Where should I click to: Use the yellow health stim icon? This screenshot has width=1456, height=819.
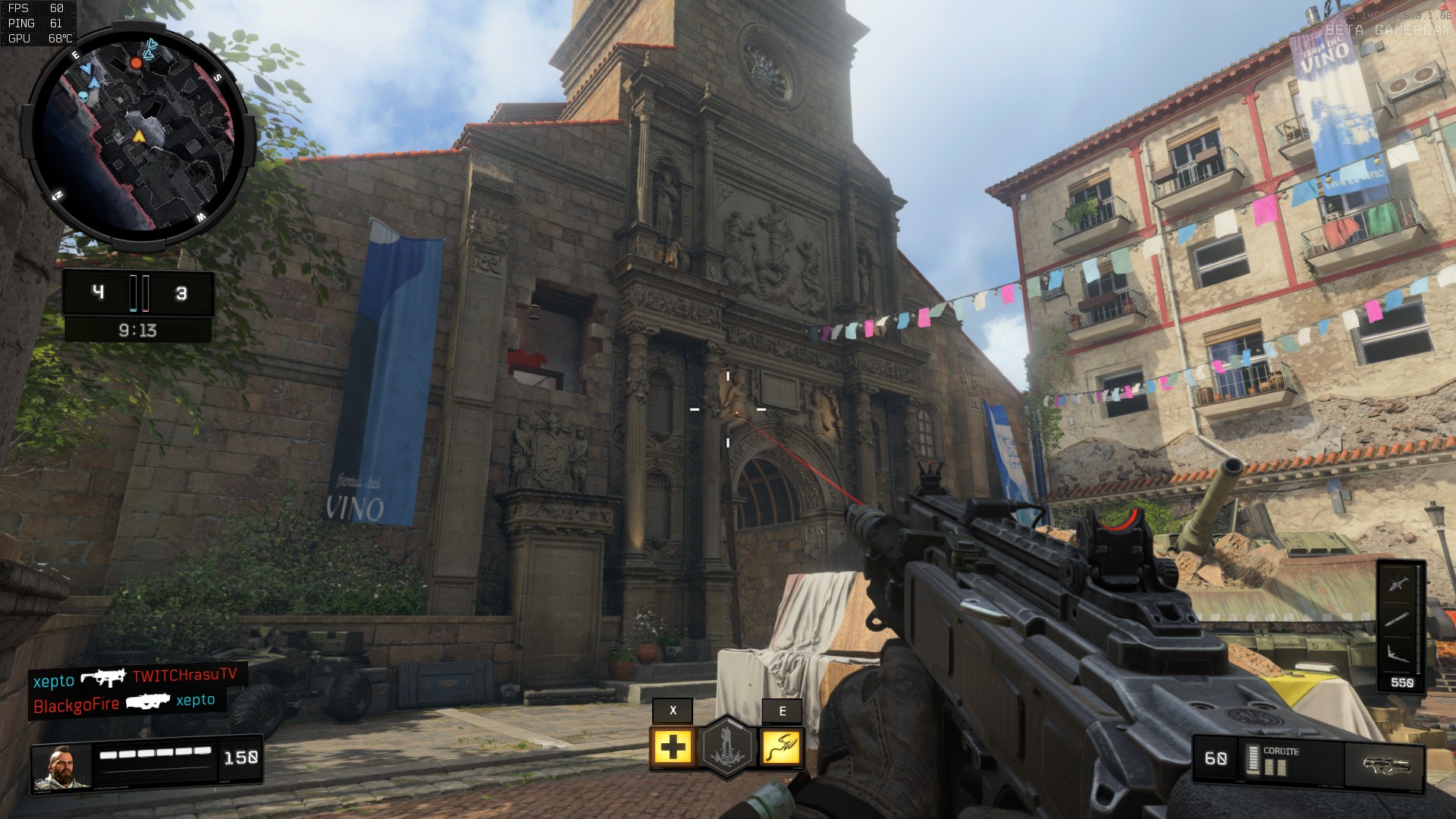(x=673, y=747)
